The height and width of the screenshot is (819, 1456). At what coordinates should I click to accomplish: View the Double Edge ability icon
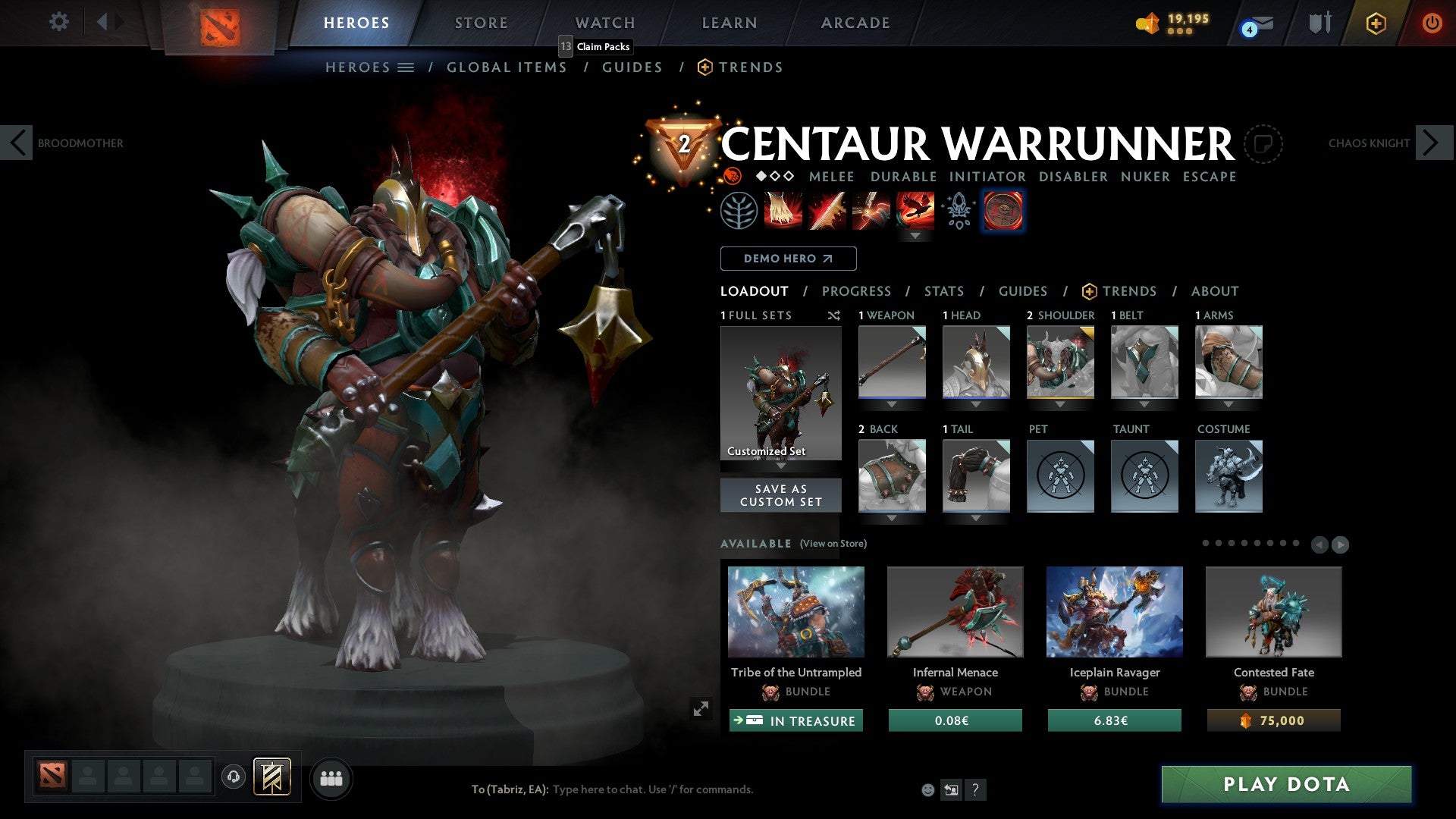tap(826, 211)
